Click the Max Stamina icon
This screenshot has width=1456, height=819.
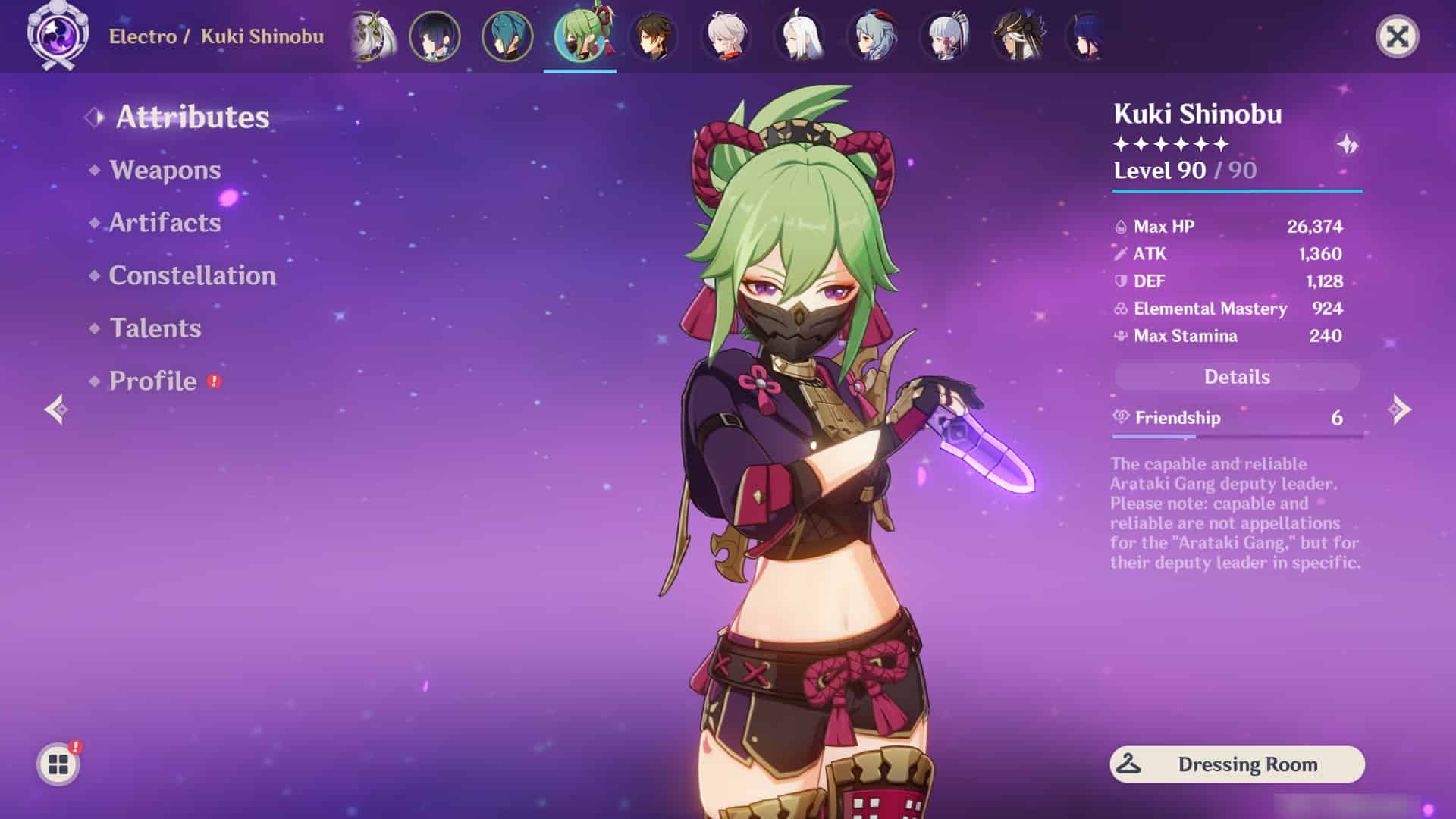tap(1120, 336)
